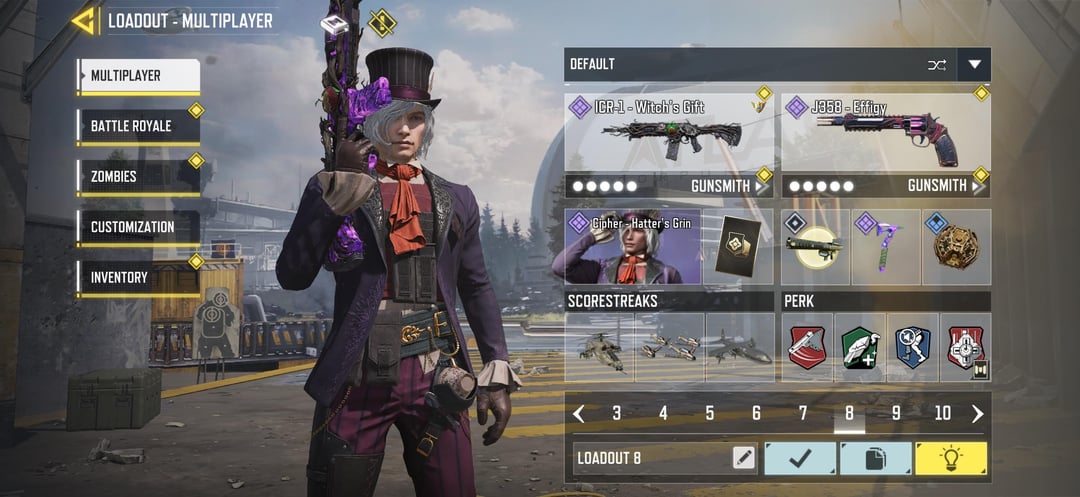The height and width of the screenshot is (497, 1080).
Task: Choose the Cipher Hatter's Grin operator
Action: [633, 247]
